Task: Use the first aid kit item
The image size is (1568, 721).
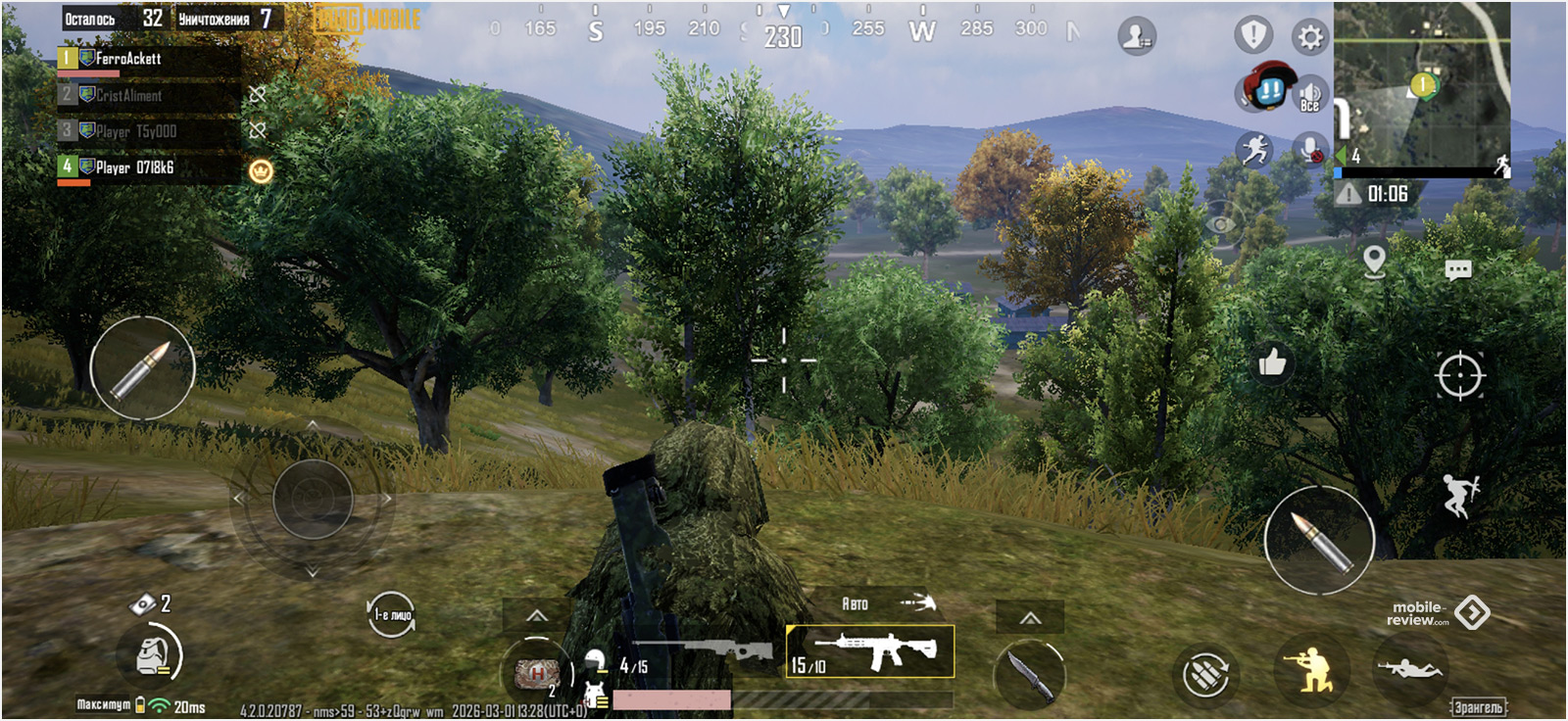Action: pos(536,673)
